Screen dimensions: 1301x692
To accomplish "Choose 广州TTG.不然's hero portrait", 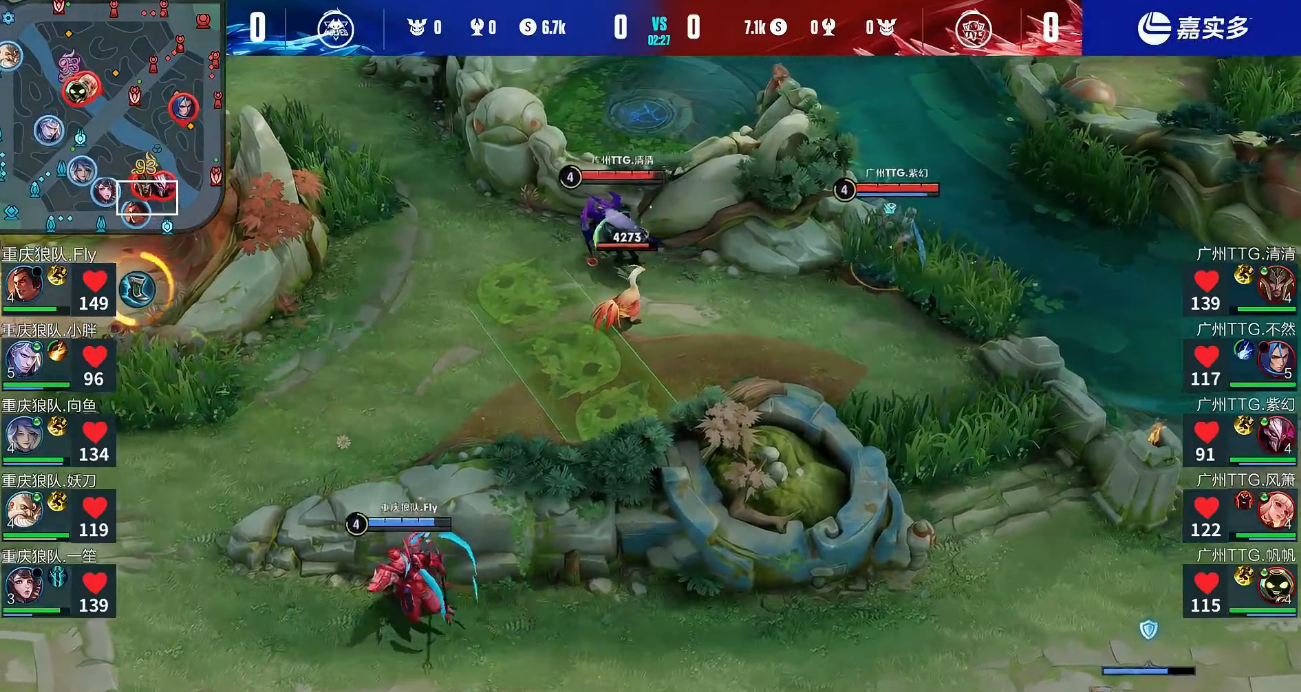I will click(1275, 359).
